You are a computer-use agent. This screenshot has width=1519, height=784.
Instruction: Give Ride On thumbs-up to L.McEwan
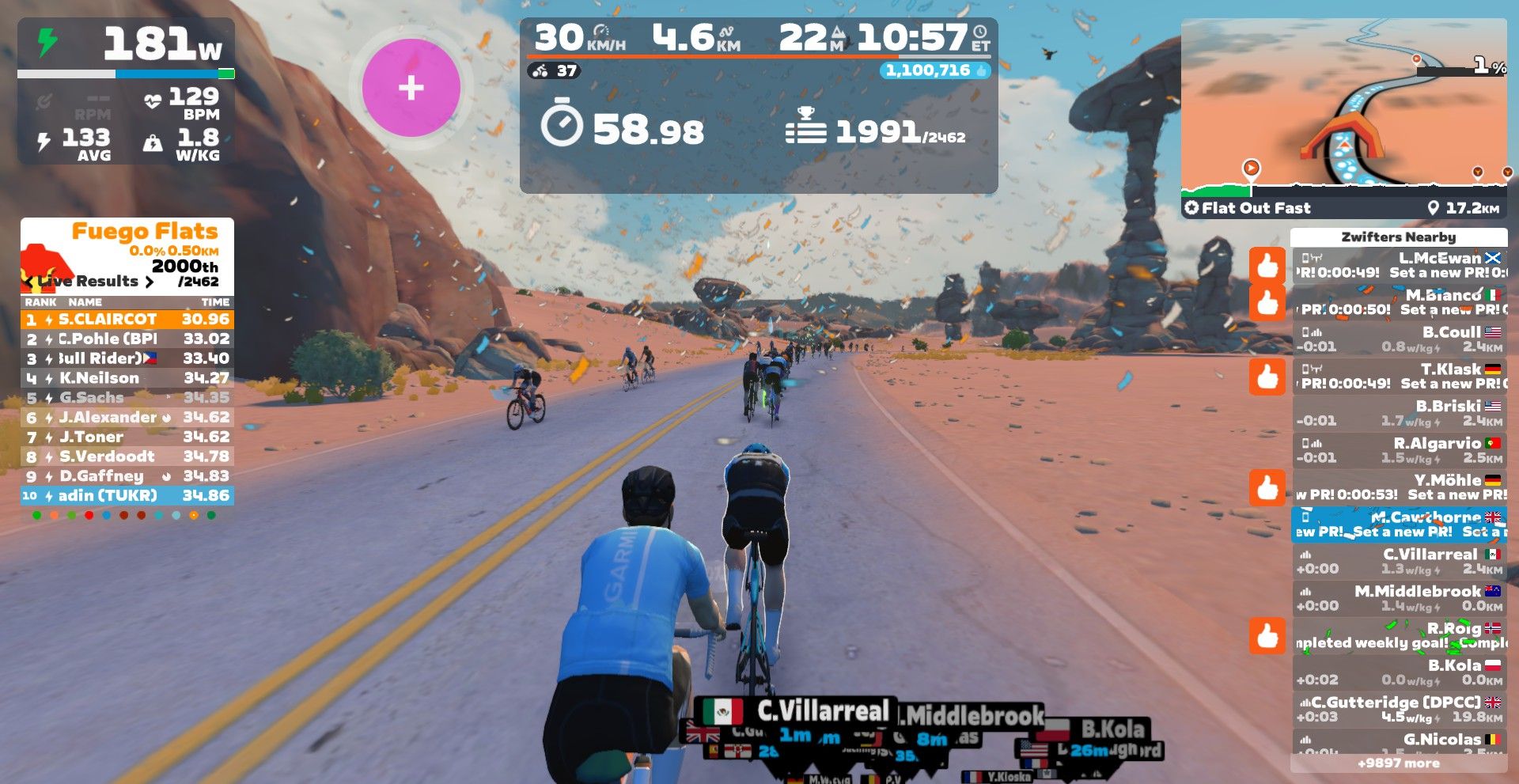[1267, 265]
